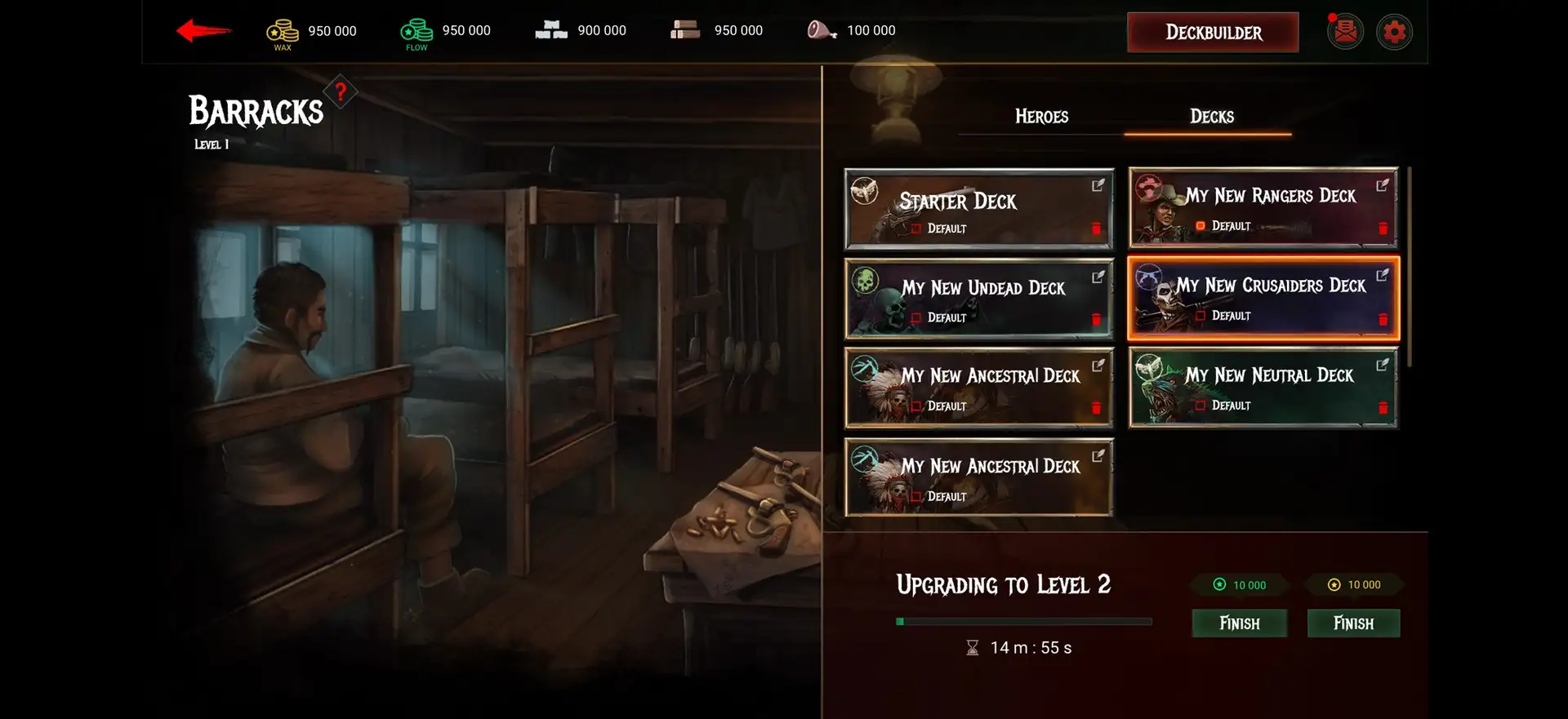The image size is (1568, 719).
Task: Open the Deckbuilder
Action: (1213, 33)
